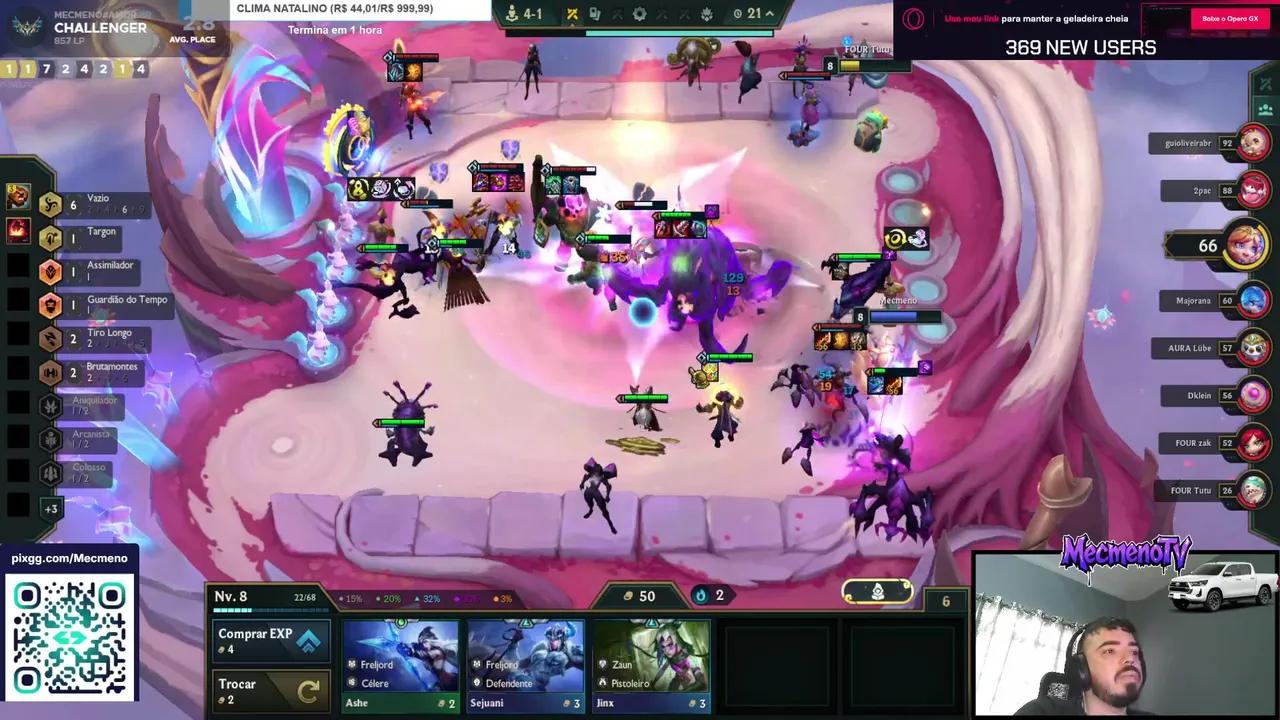Click player 2pac on the leaderboard
Screen dimensions: 1280x720
pos(1196,192)
